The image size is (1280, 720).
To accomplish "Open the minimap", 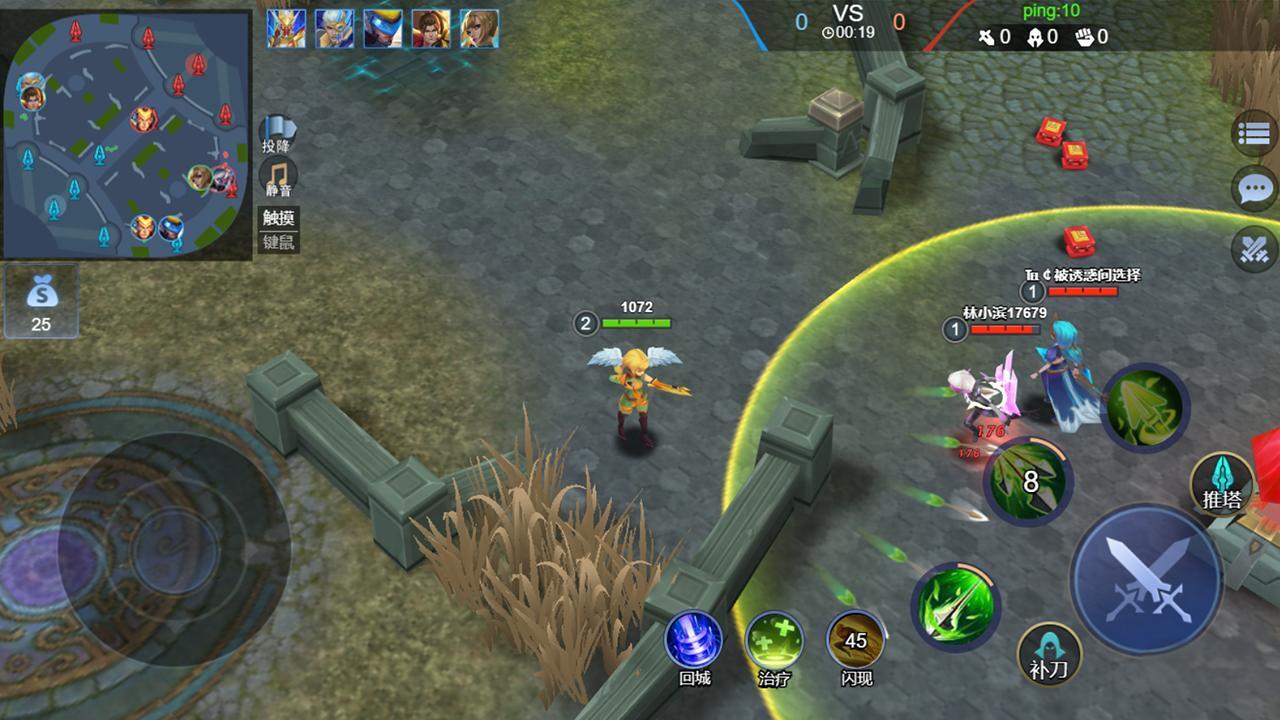I will (126, 136).
